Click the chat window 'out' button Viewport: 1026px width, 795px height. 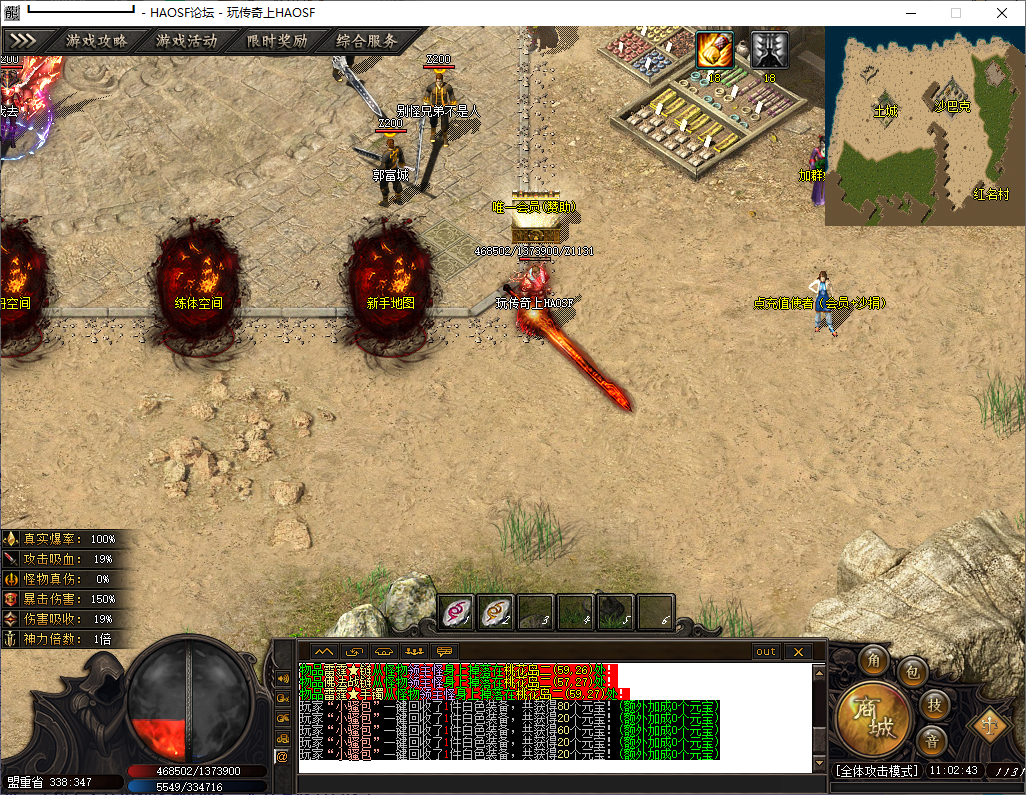point(765,652)
